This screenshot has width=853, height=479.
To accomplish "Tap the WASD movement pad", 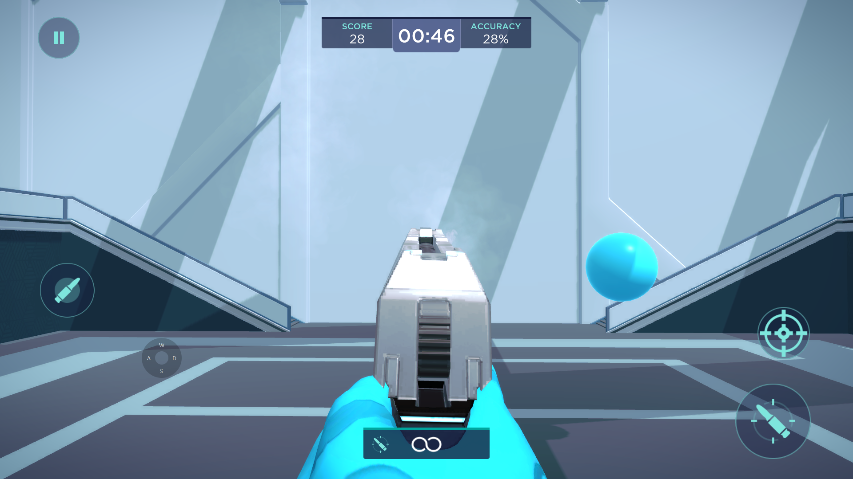I will tap(161, 357).
